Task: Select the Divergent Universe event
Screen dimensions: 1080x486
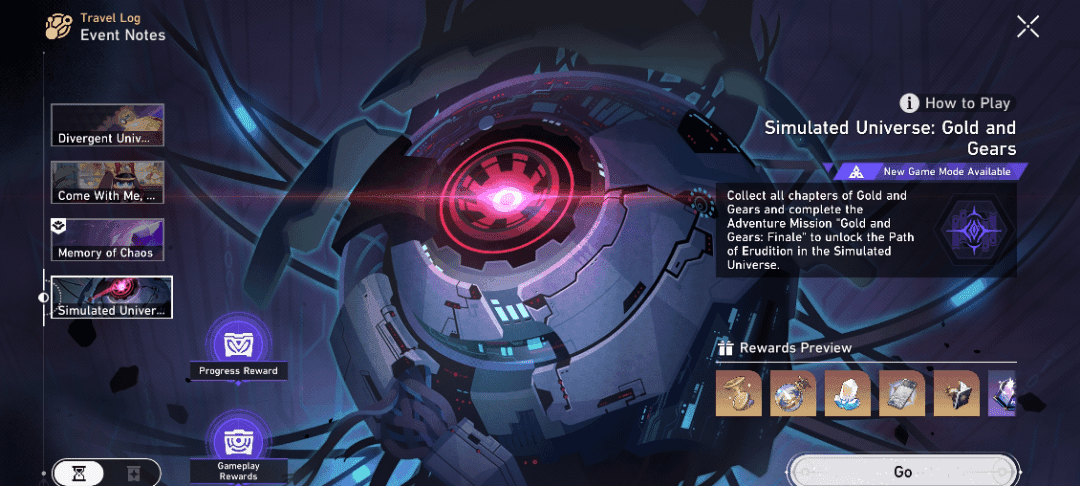Action: [108, 125]
